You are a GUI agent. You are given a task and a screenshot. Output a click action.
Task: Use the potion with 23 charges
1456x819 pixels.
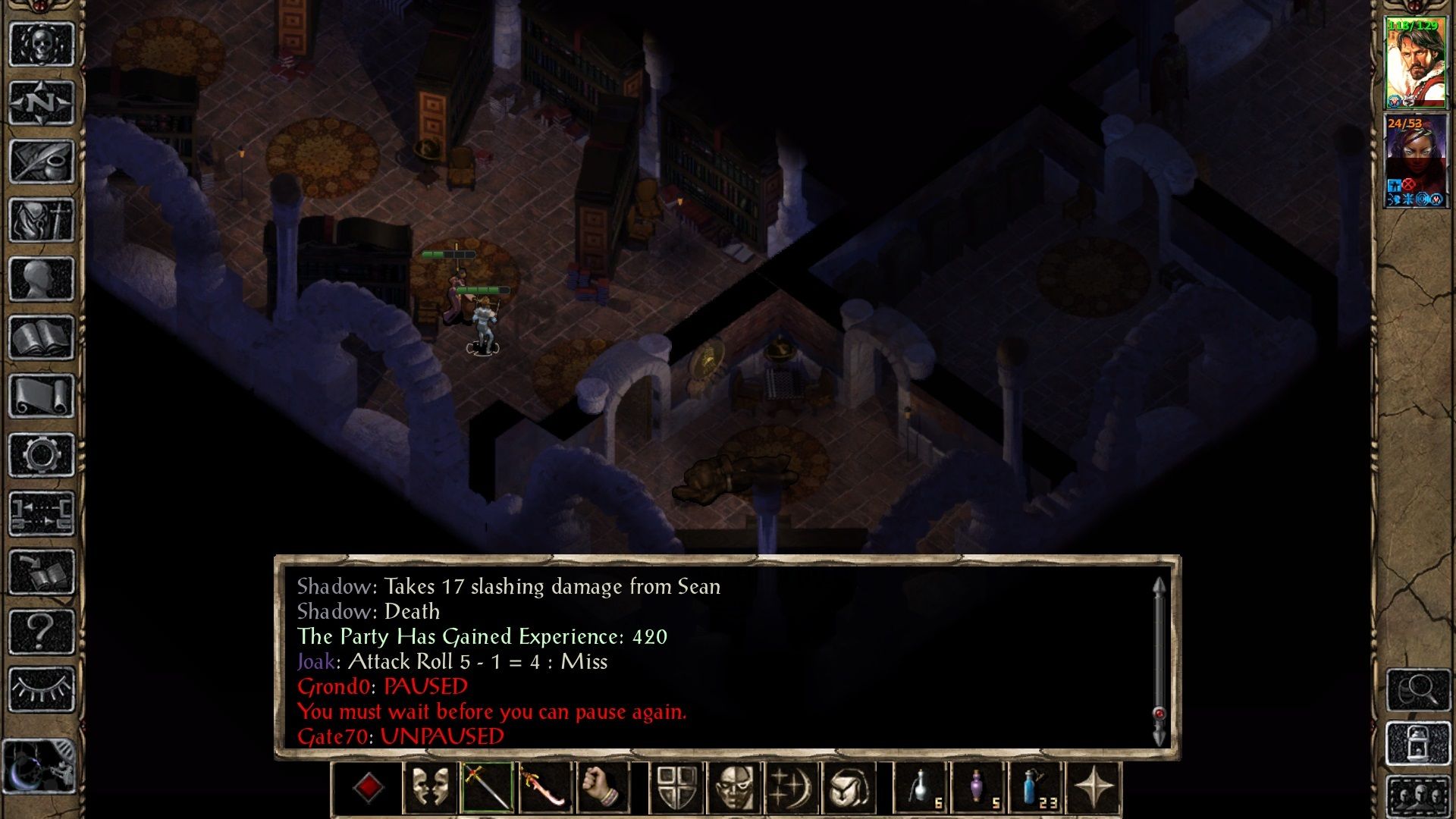(1035, 788)
